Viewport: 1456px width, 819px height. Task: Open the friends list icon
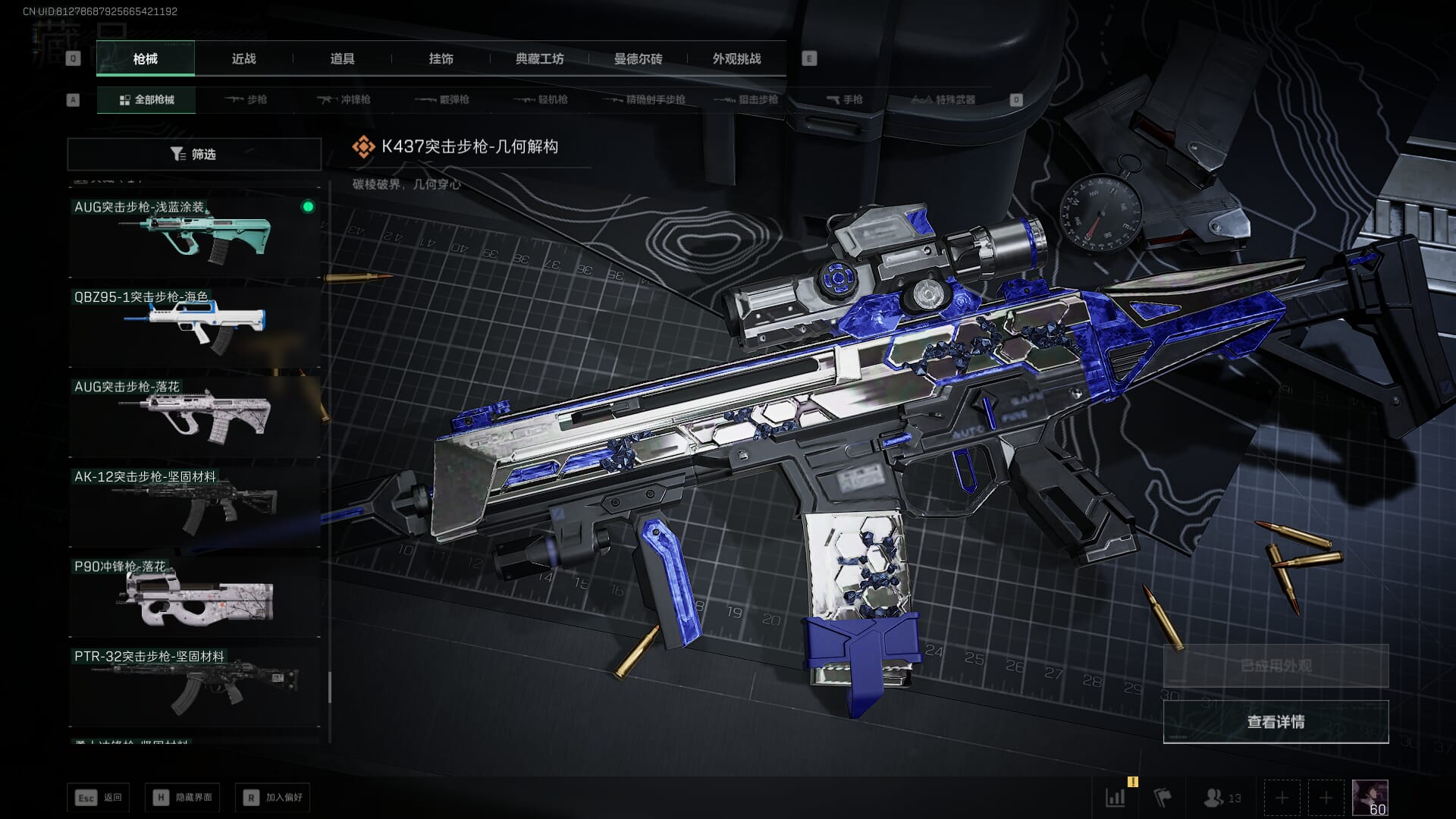(1221, 798)
